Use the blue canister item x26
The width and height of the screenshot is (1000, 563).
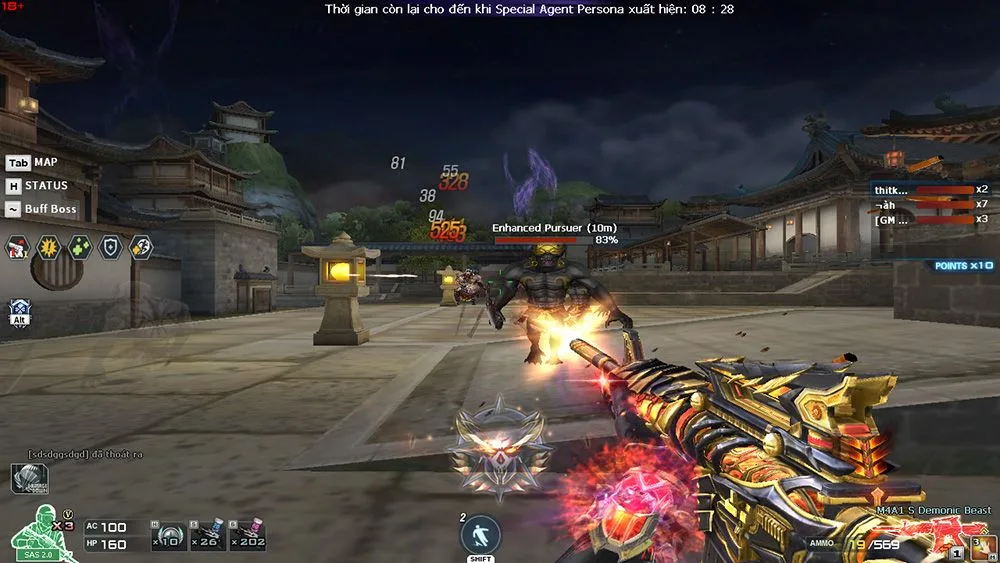coord(208,536)
